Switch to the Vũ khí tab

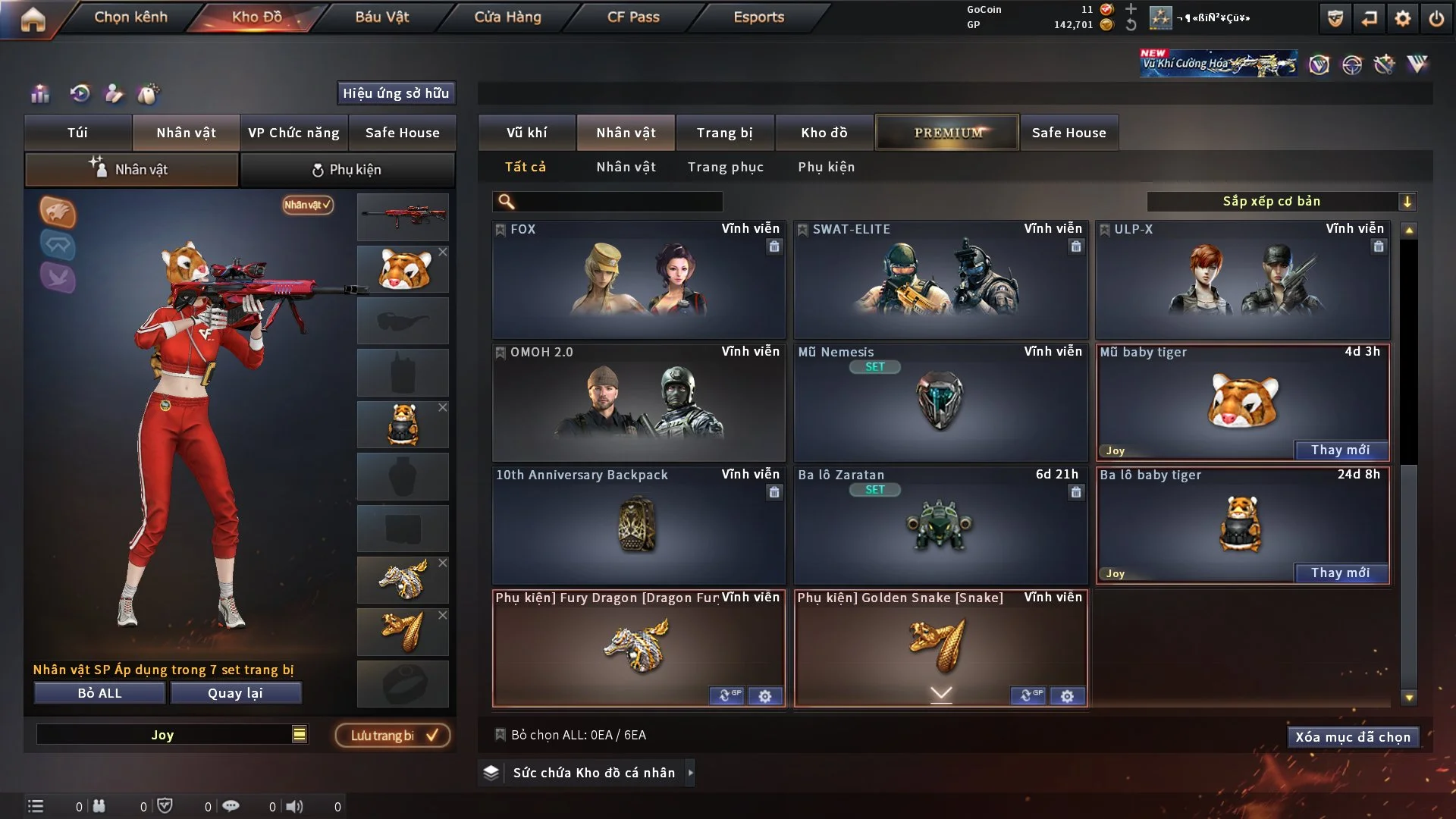(x=526, y=133)
